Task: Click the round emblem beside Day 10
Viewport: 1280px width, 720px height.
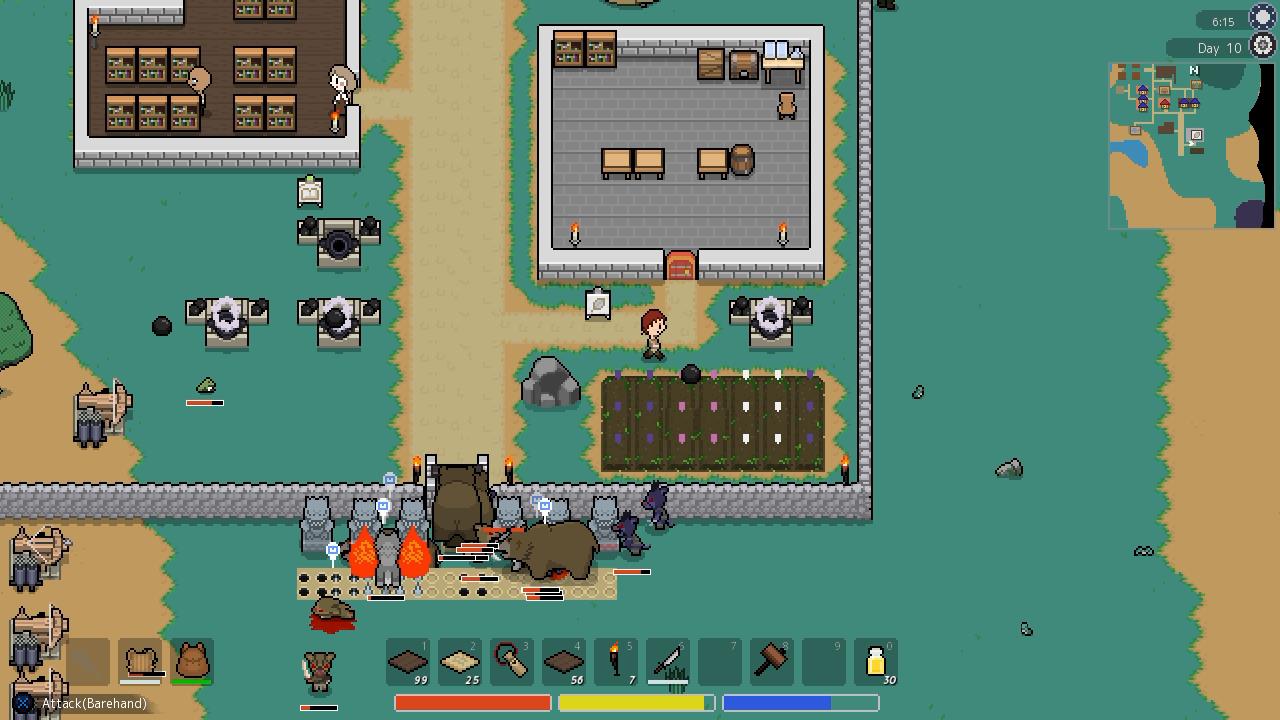Action: (x=1262, y=46)
